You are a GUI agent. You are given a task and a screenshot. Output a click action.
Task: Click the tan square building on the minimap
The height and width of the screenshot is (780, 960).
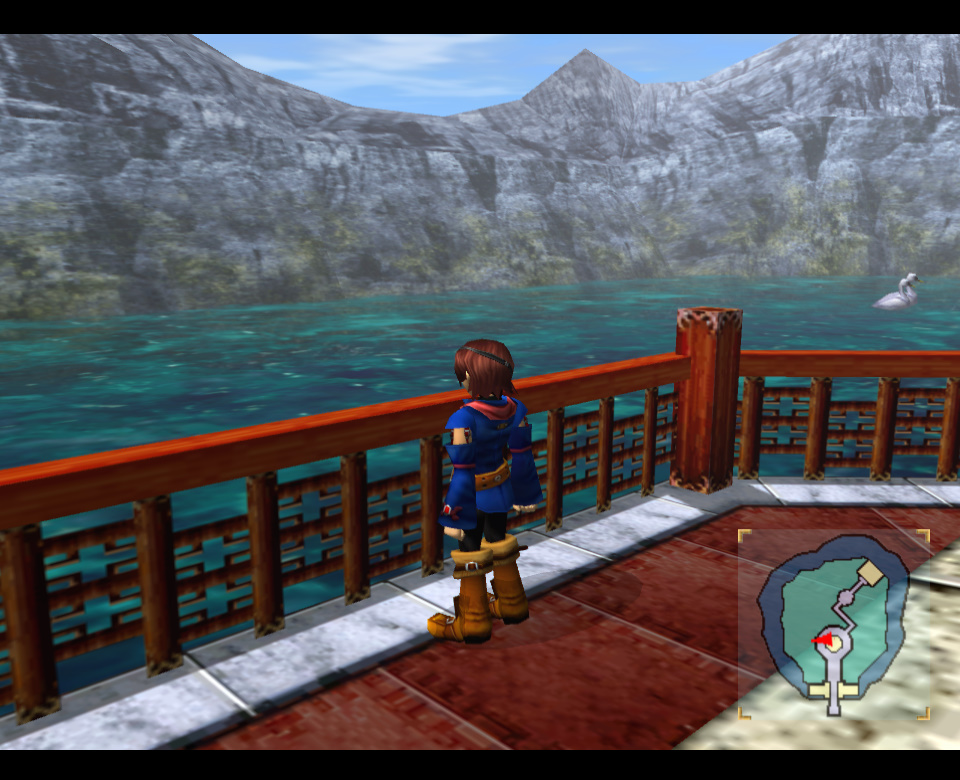[x=872, y=573]
